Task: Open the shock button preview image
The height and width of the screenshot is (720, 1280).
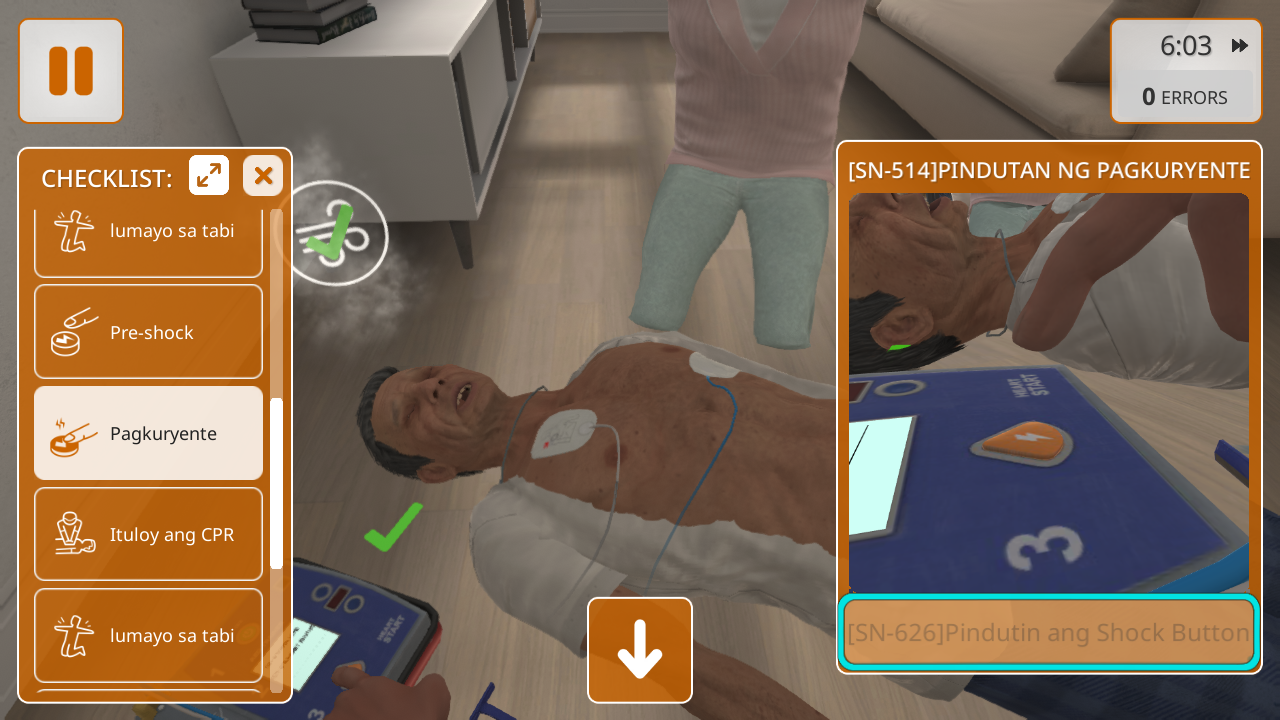Action: 1048,392
